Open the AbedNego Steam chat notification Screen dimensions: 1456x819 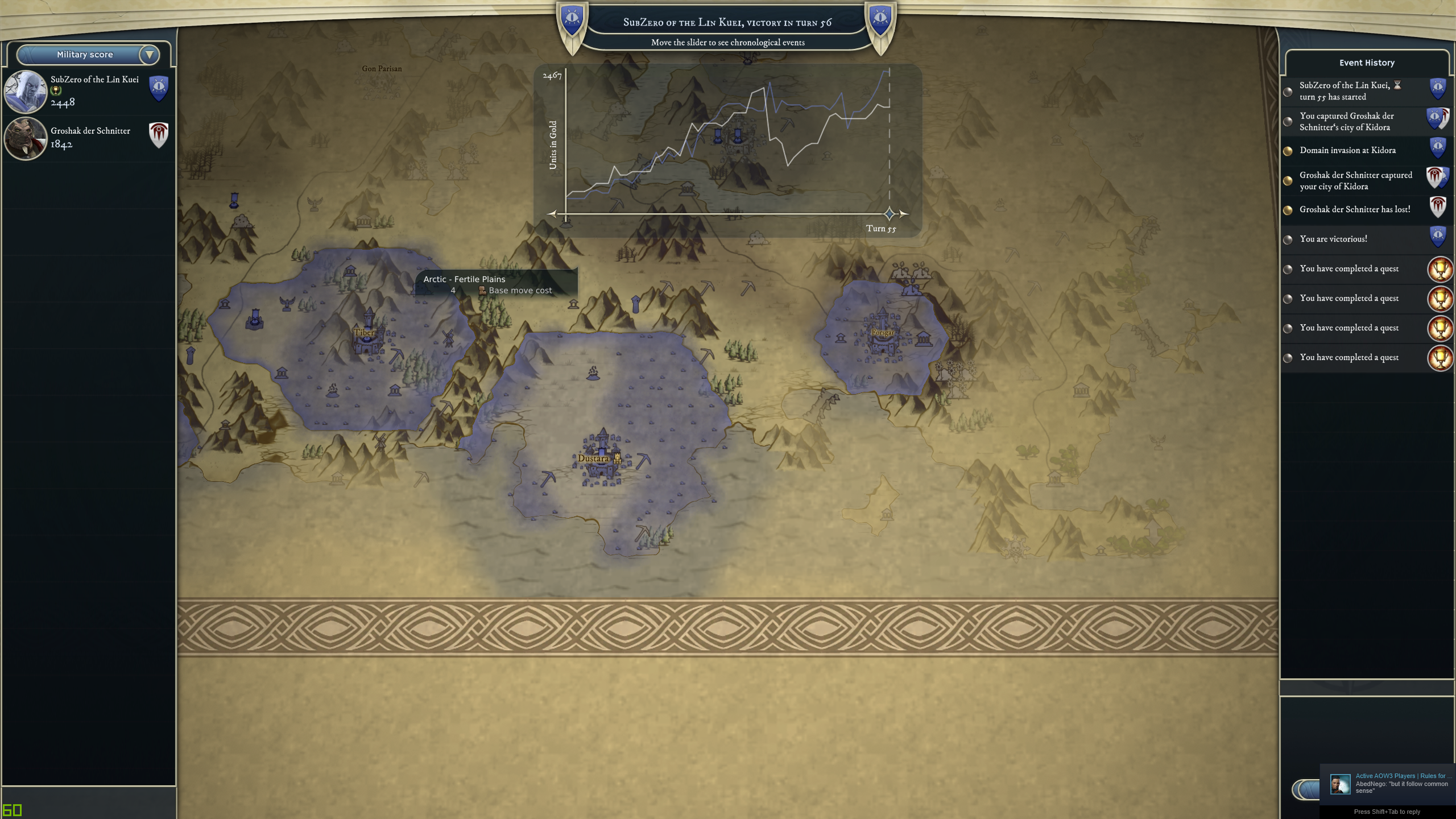tap(1388, 784)
